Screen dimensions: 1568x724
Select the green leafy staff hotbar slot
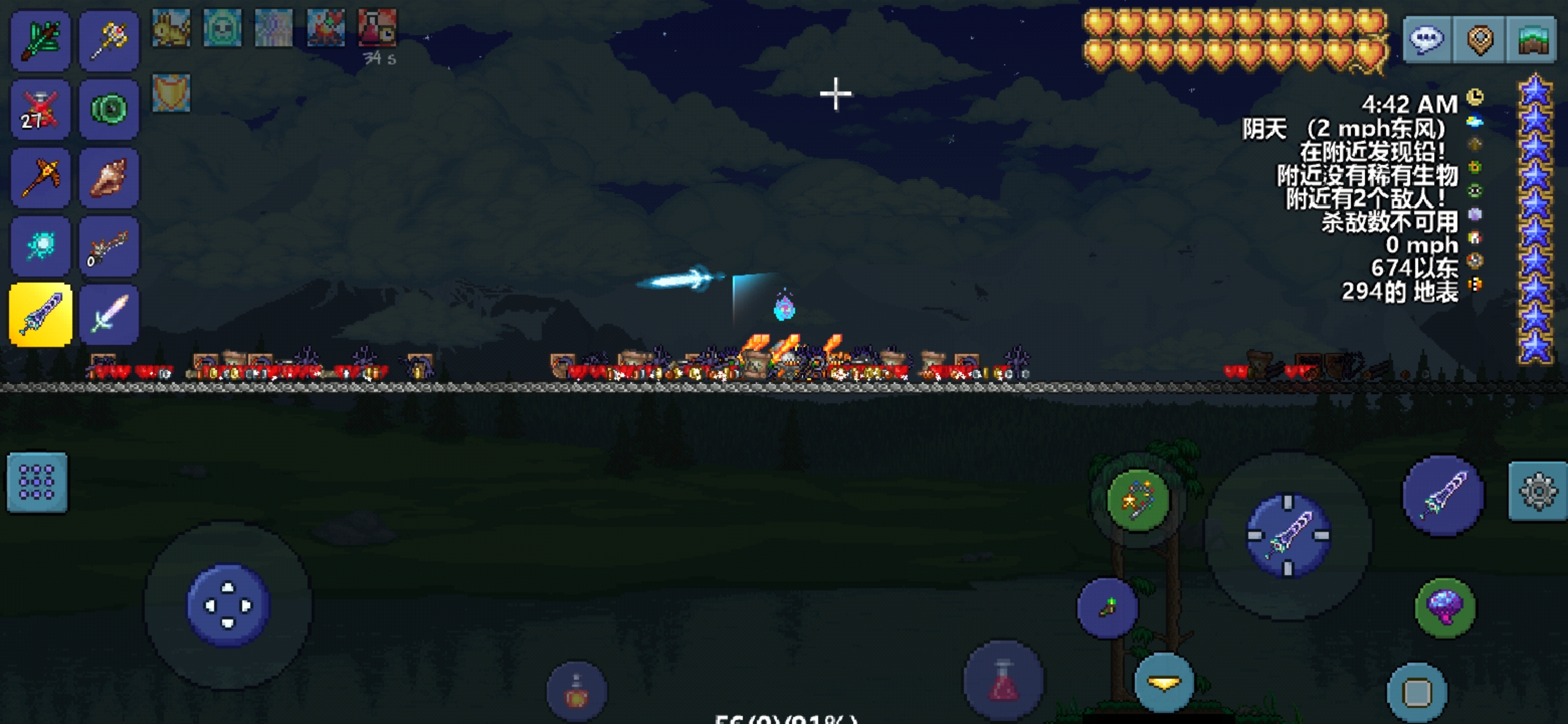tap(40, 40)
